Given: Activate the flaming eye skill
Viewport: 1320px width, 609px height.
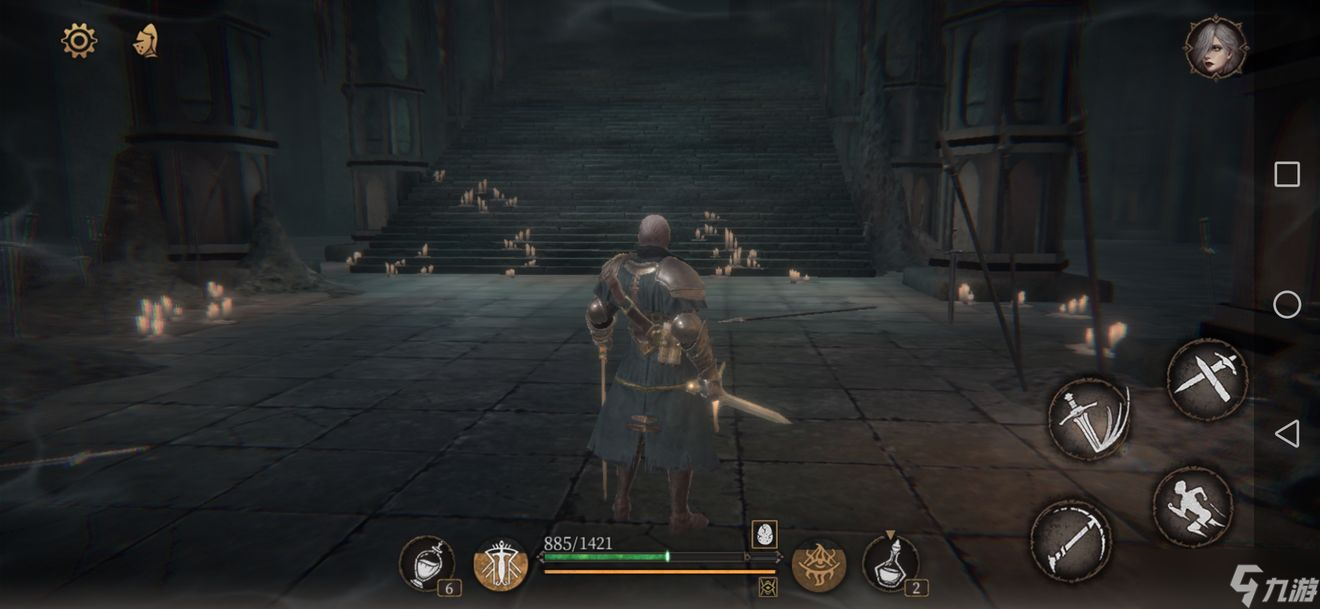Looking at the screenshot, I should click(819, 565).
